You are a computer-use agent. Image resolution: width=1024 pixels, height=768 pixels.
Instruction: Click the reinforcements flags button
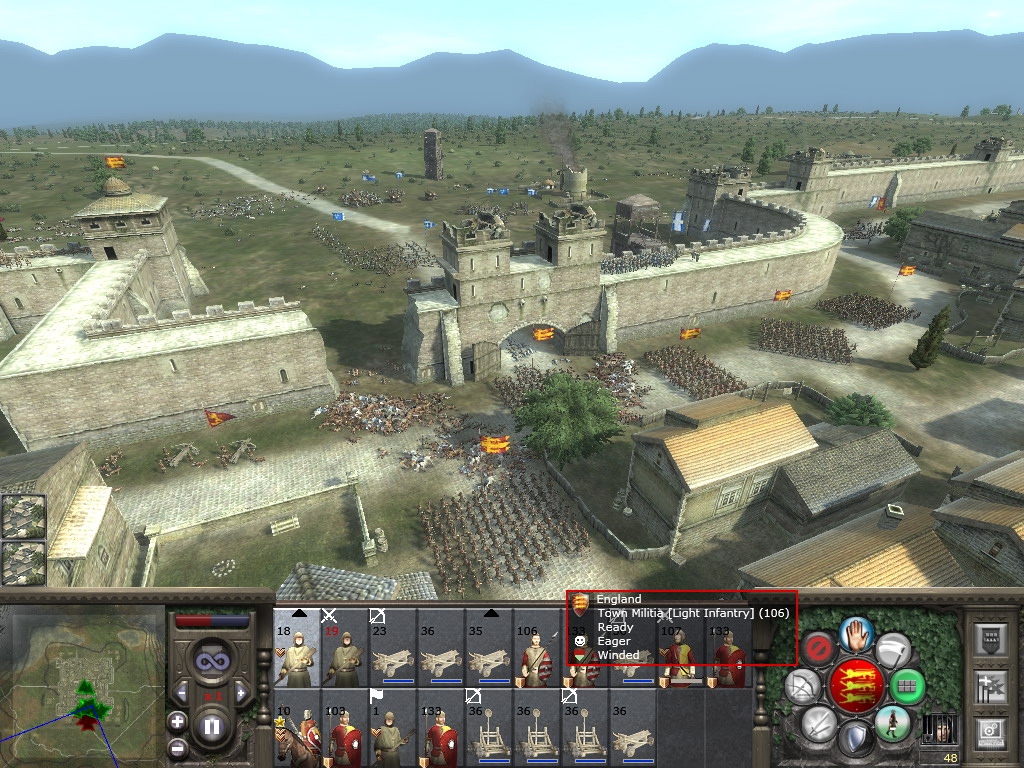990,686
